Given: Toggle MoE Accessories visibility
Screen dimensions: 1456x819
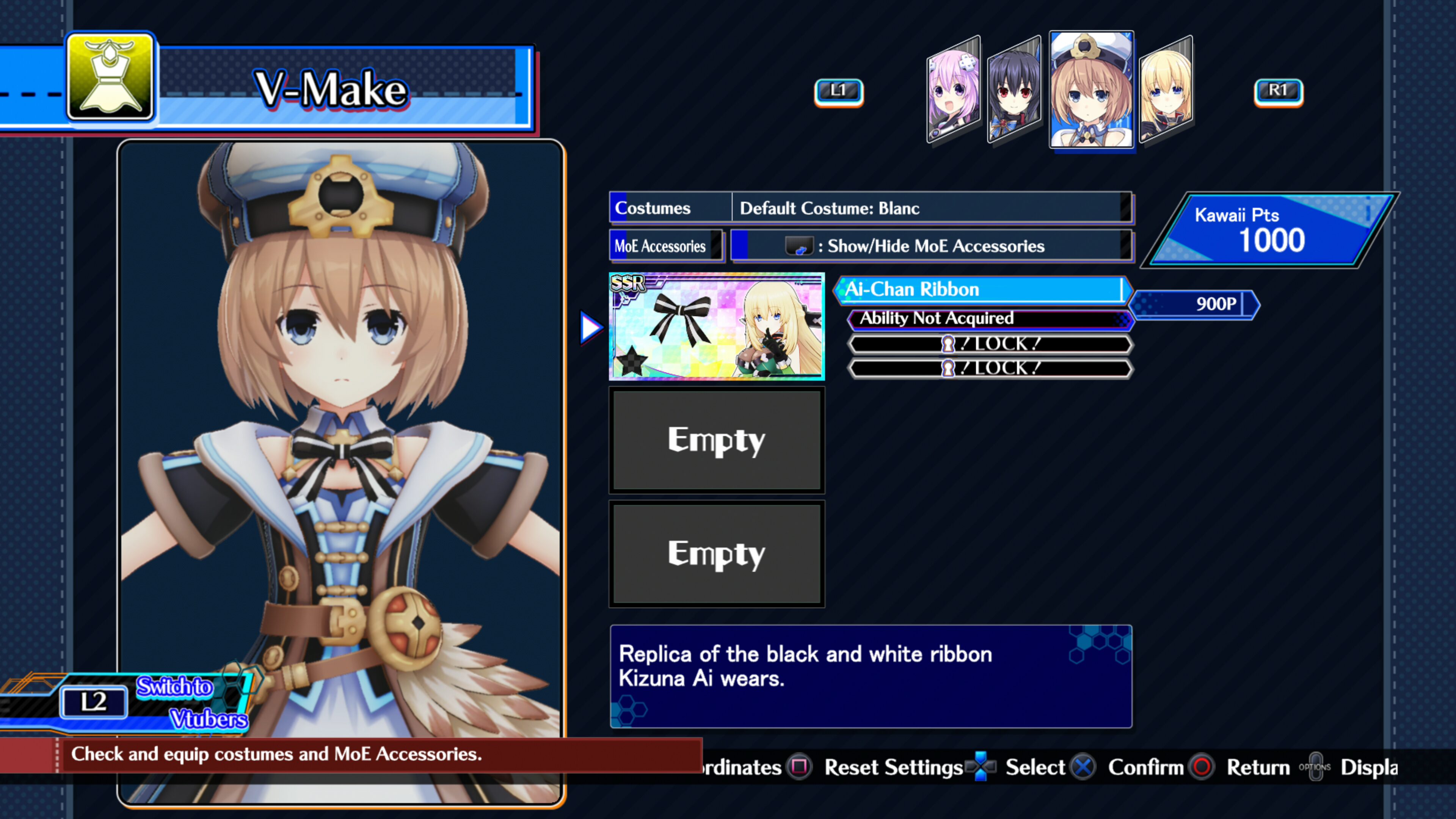Looking at the screenshot, I should [933, 246].
